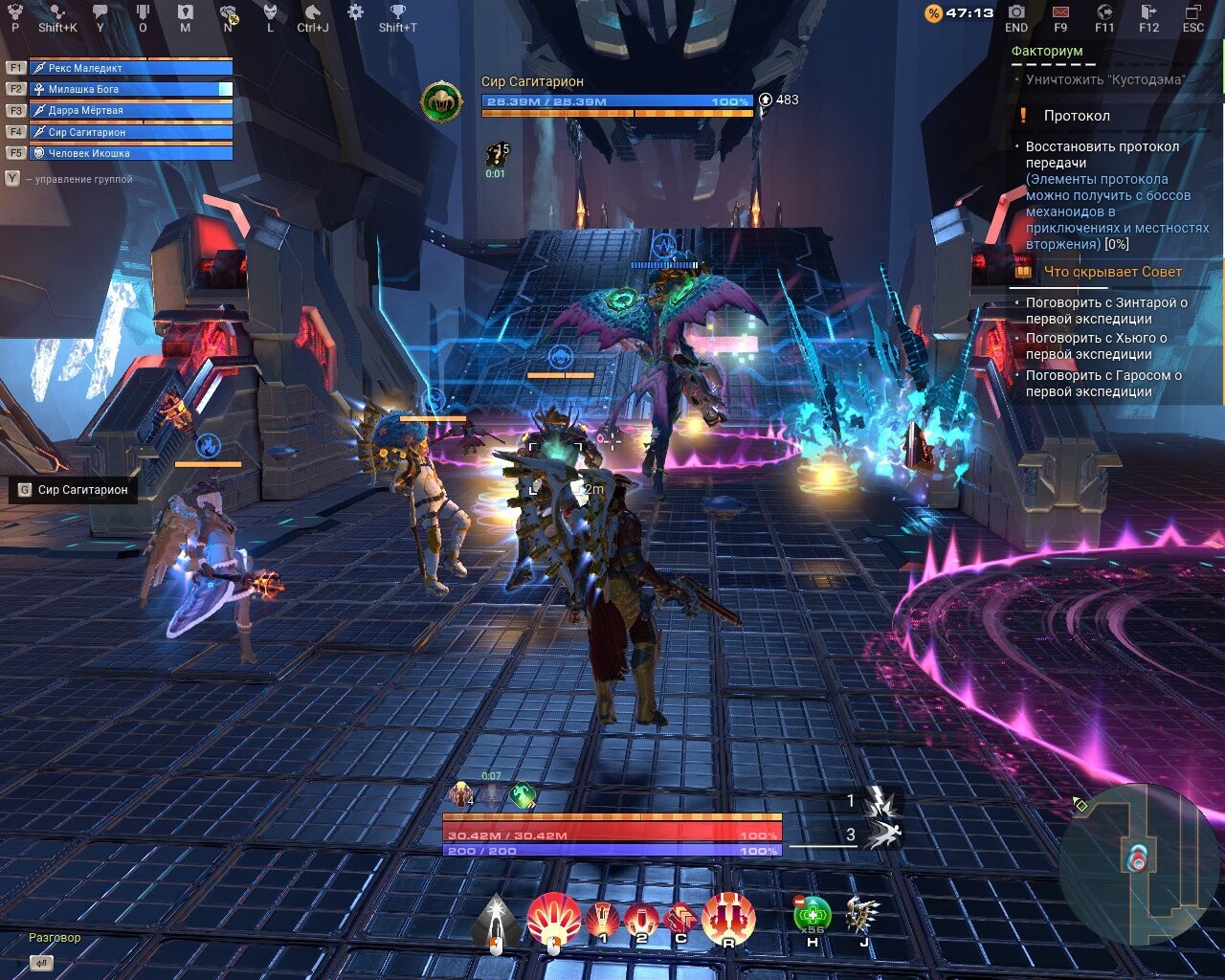Open the market icon with percent badge
1225x980 pixels.
[x=230, y=13]
